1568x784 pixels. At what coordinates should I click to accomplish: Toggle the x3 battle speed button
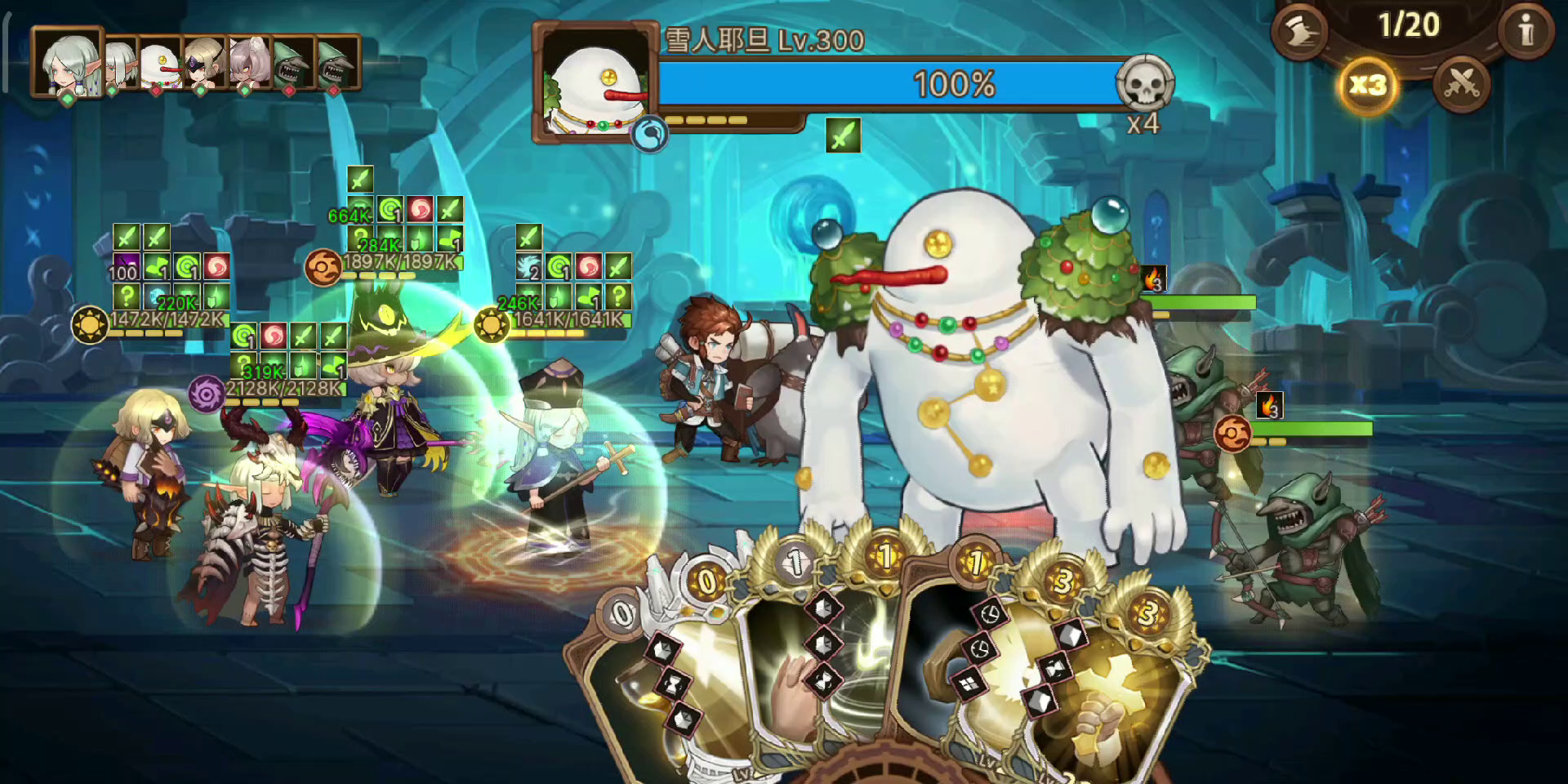[1367, 85]
